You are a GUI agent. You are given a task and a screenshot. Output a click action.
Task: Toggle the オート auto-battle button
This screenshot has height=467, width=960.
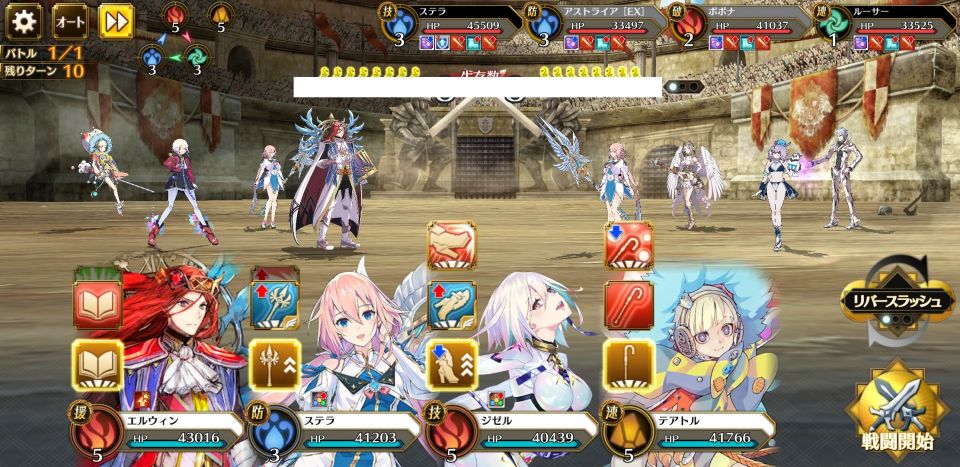pos(69,20)
